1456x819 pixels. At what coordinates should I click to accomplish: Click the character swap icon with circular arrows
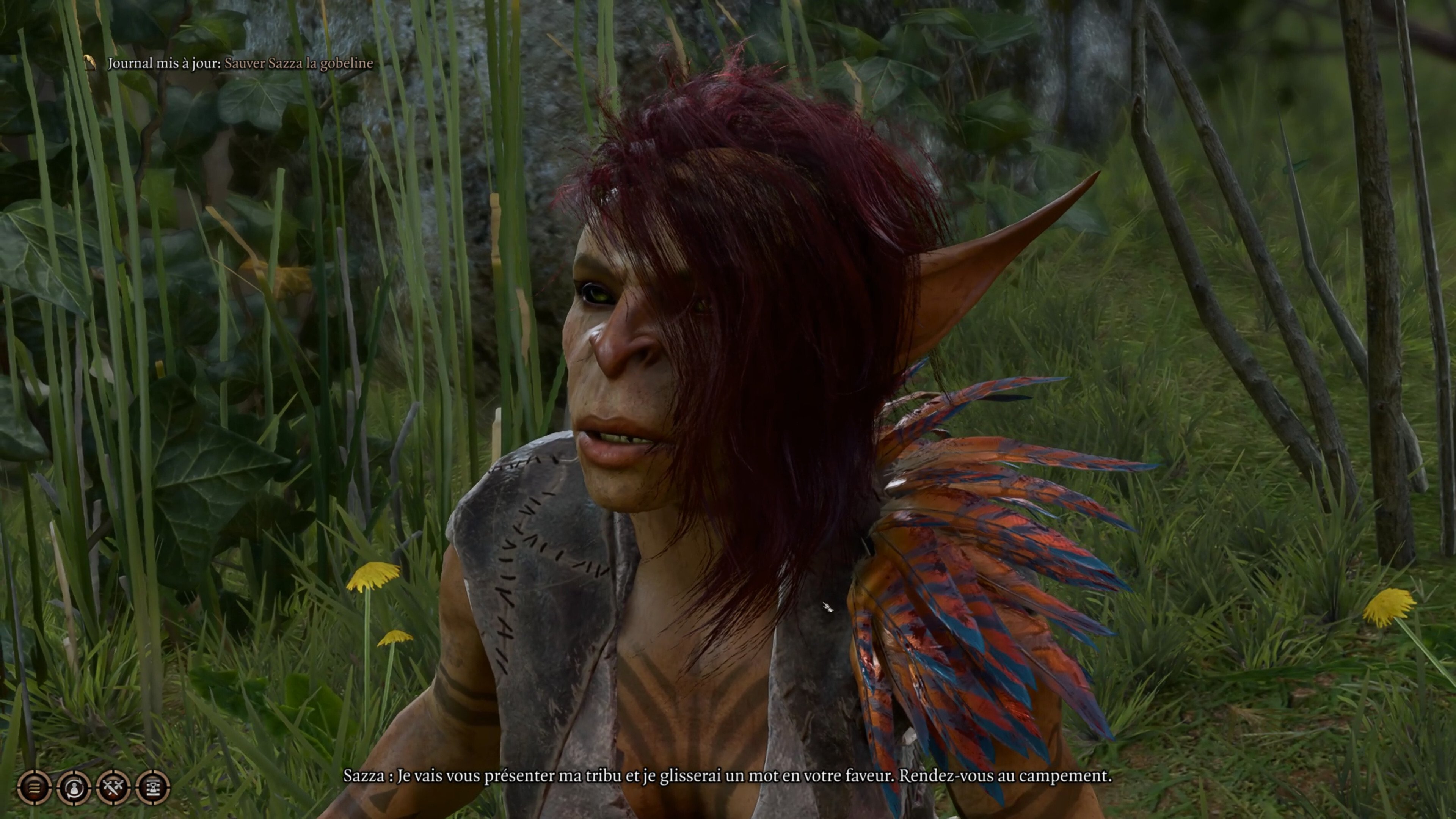pos(74,787)
